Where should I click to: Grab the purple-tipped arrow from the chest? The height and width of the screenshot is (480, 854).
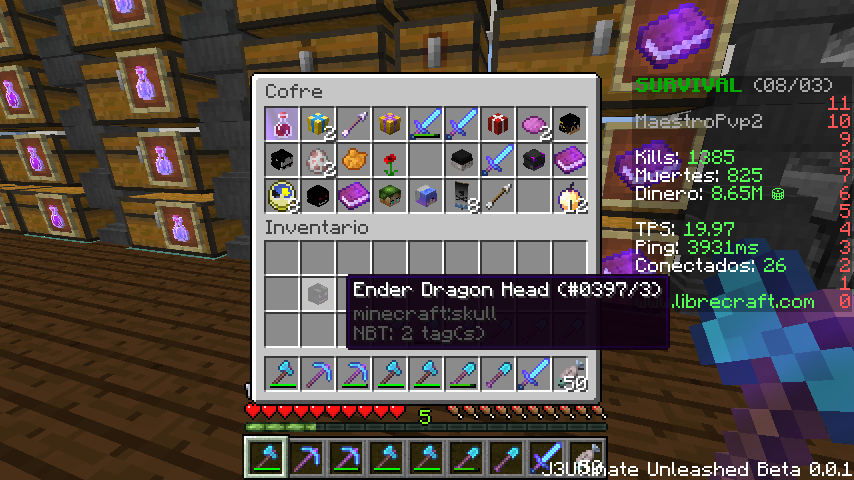355,124
